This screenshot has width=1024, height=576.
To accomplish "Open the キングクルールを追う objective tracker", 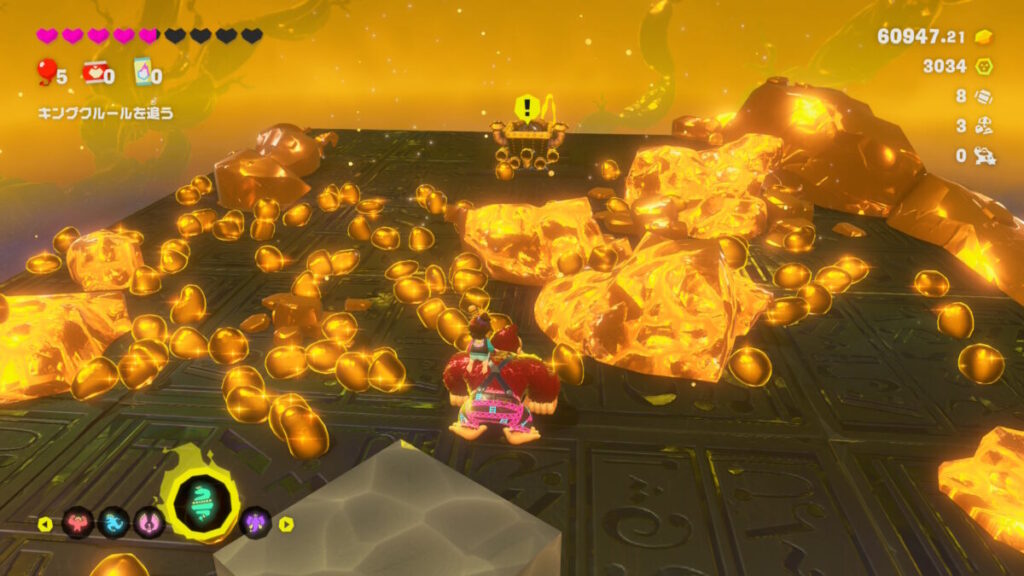I will click(105, 113).
